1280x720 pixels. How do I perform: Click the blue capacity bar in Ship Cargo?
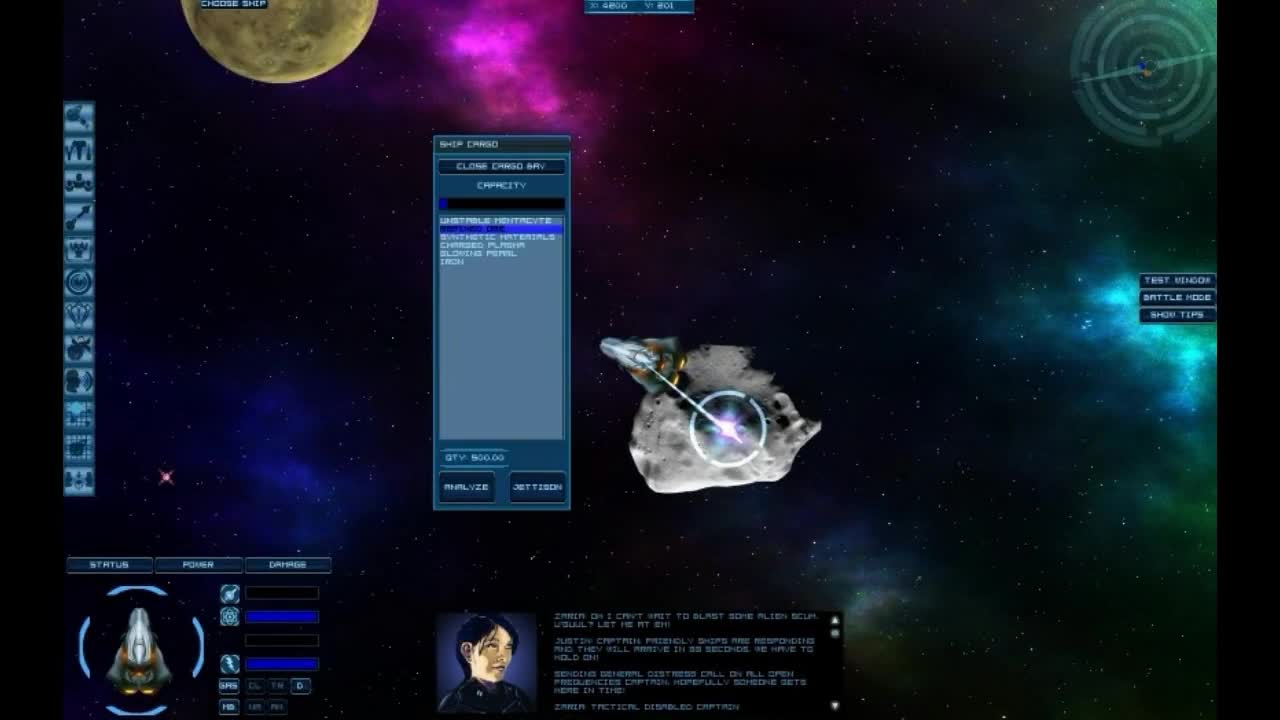(500, 203)
